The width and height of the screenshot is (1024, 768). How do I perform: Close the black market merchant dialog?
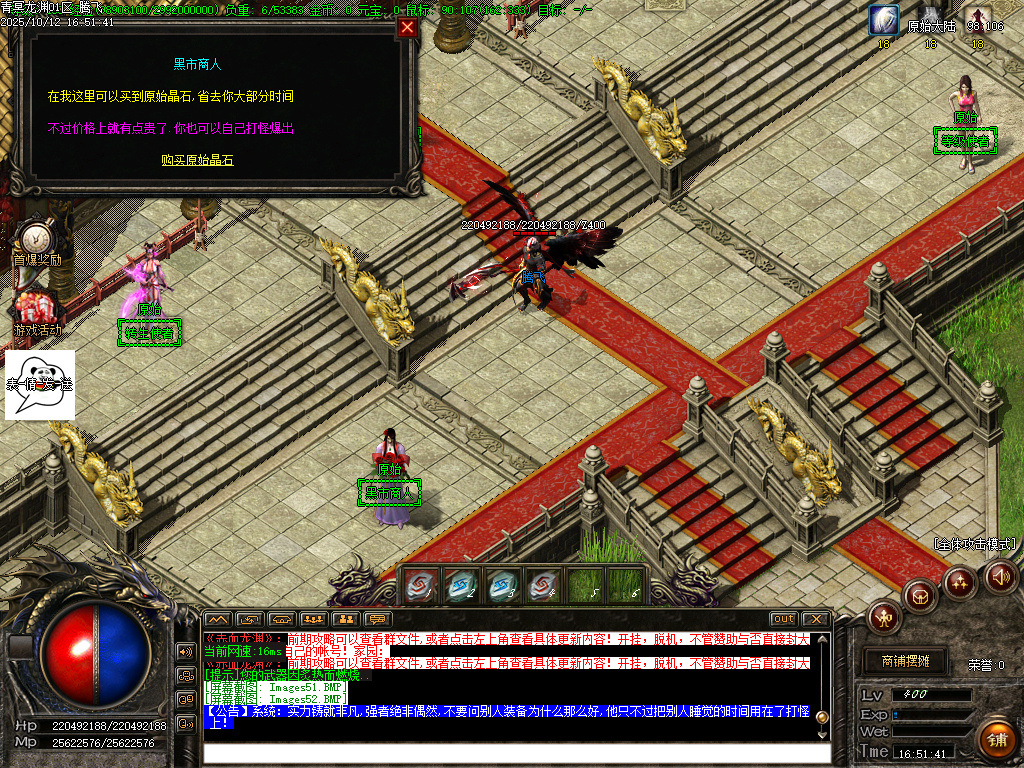pyautogui.click(x=407, y=28)
